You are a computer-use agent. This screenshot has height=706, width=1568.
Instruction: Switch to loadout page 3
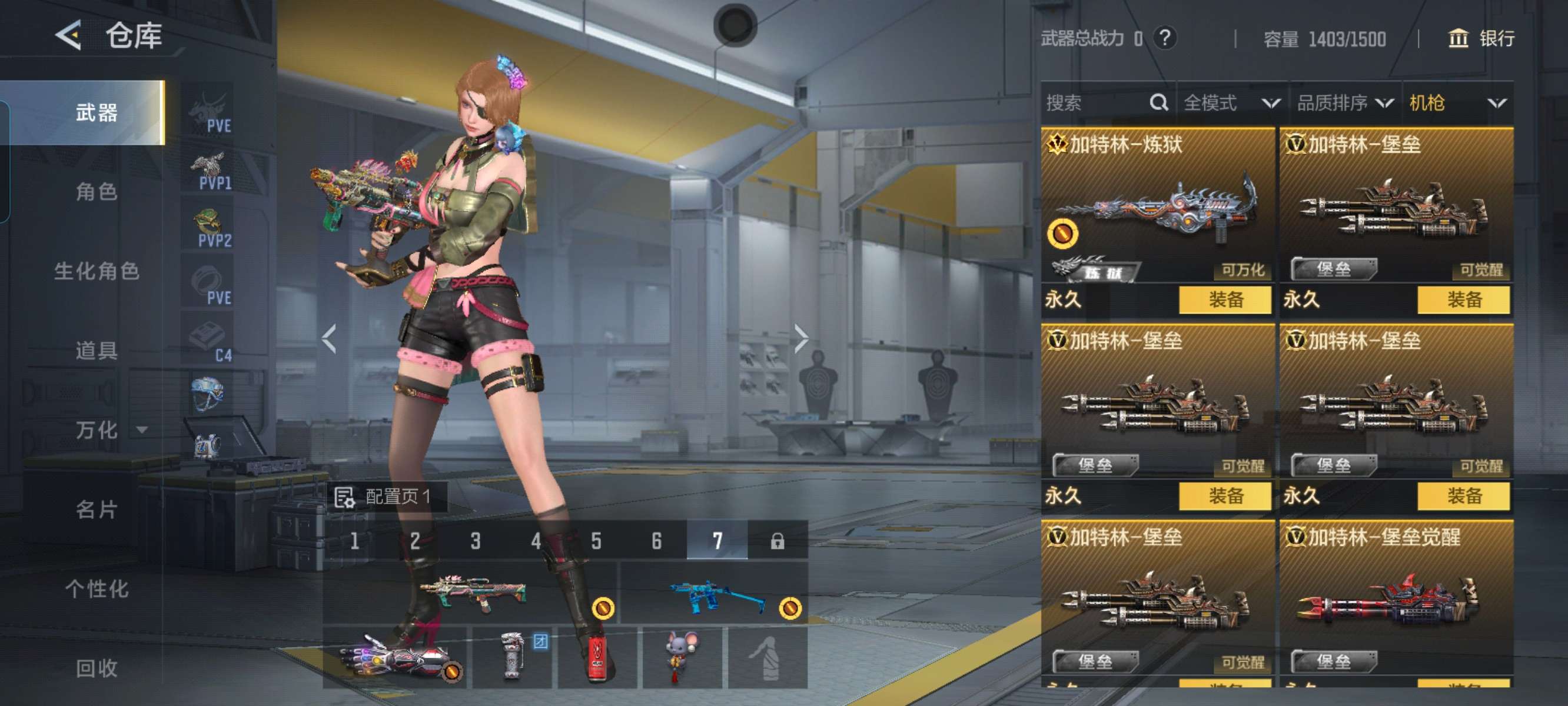[x=475, y=541]
